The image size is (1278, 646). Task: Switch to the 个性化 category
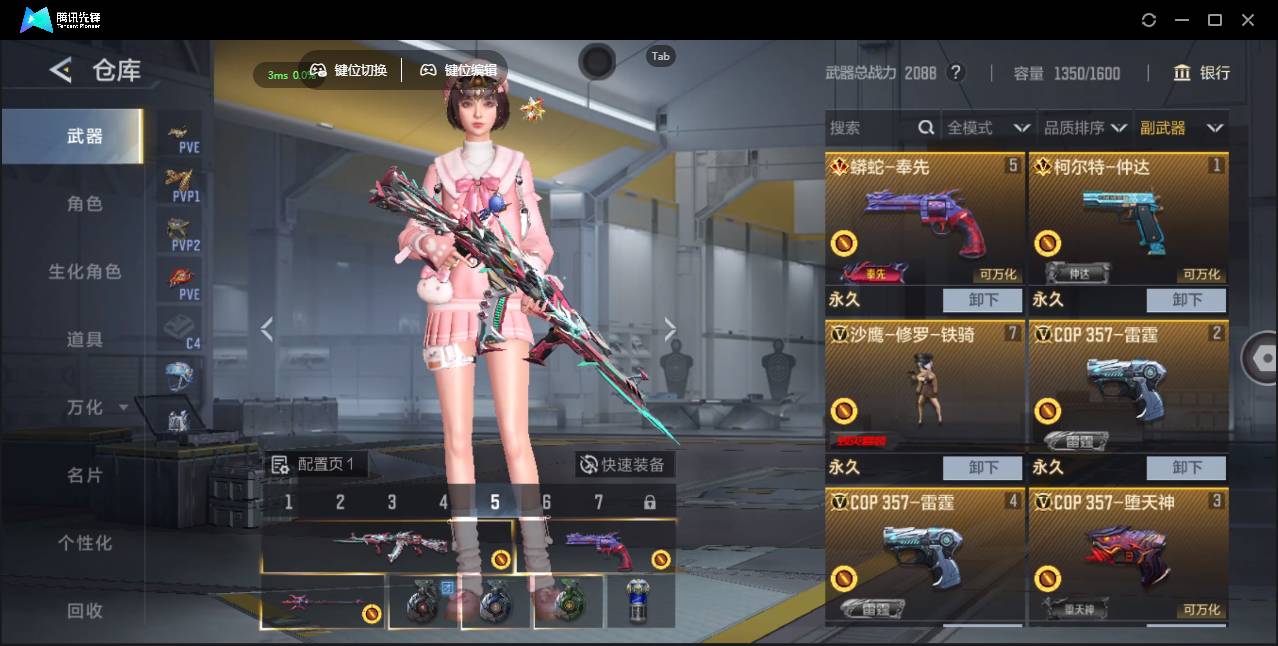85,543
